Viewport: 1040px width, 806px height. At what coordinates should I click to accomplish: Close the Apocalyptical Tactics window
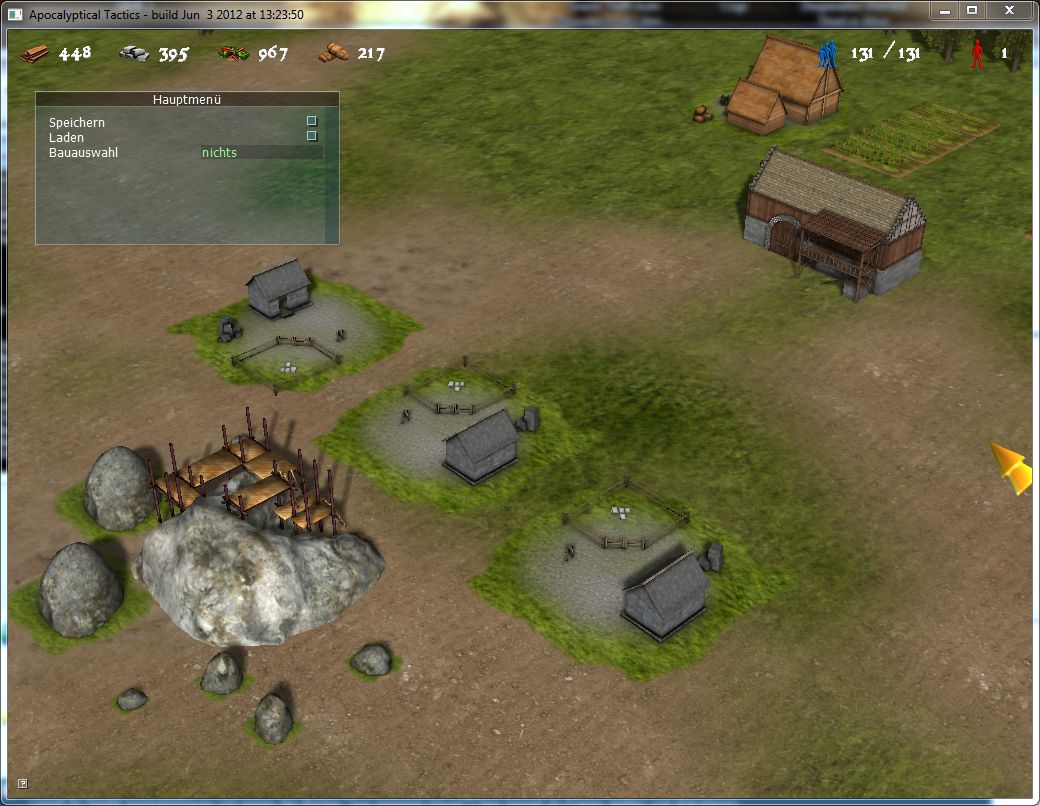[1009, 10]
